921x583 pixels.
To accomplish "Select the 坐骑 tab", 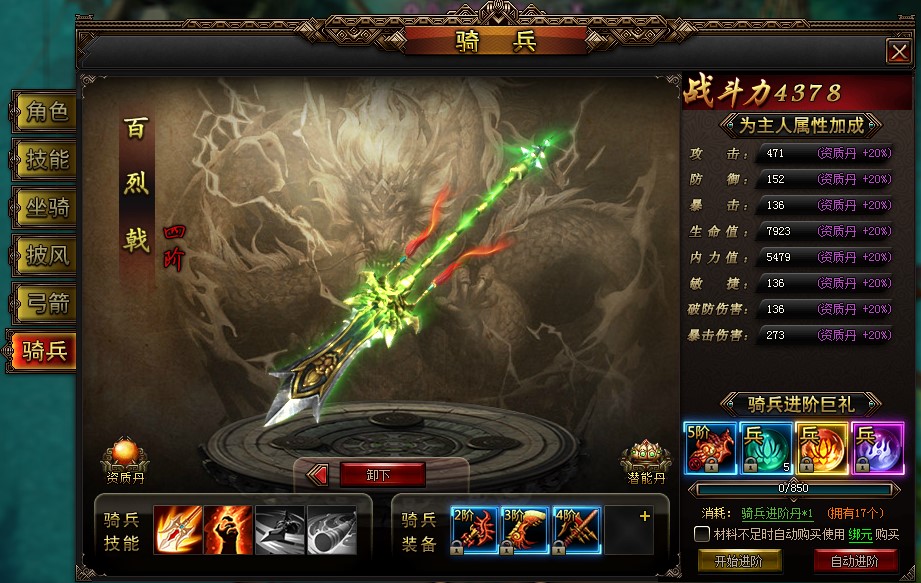I will point(45,208).
